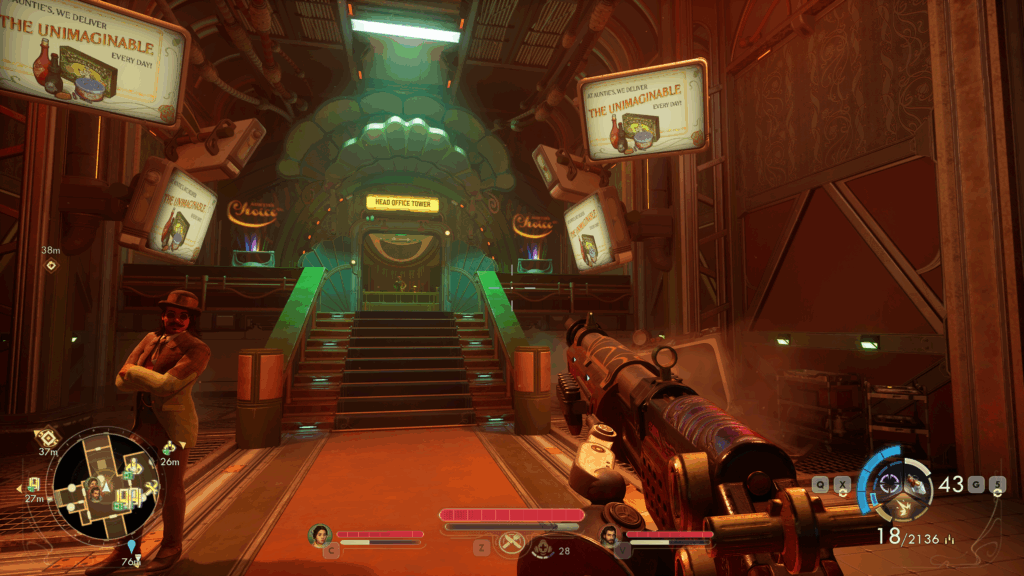
Task: Activate the crossed-tools gadget icon
Action: [x=511, y=543]
